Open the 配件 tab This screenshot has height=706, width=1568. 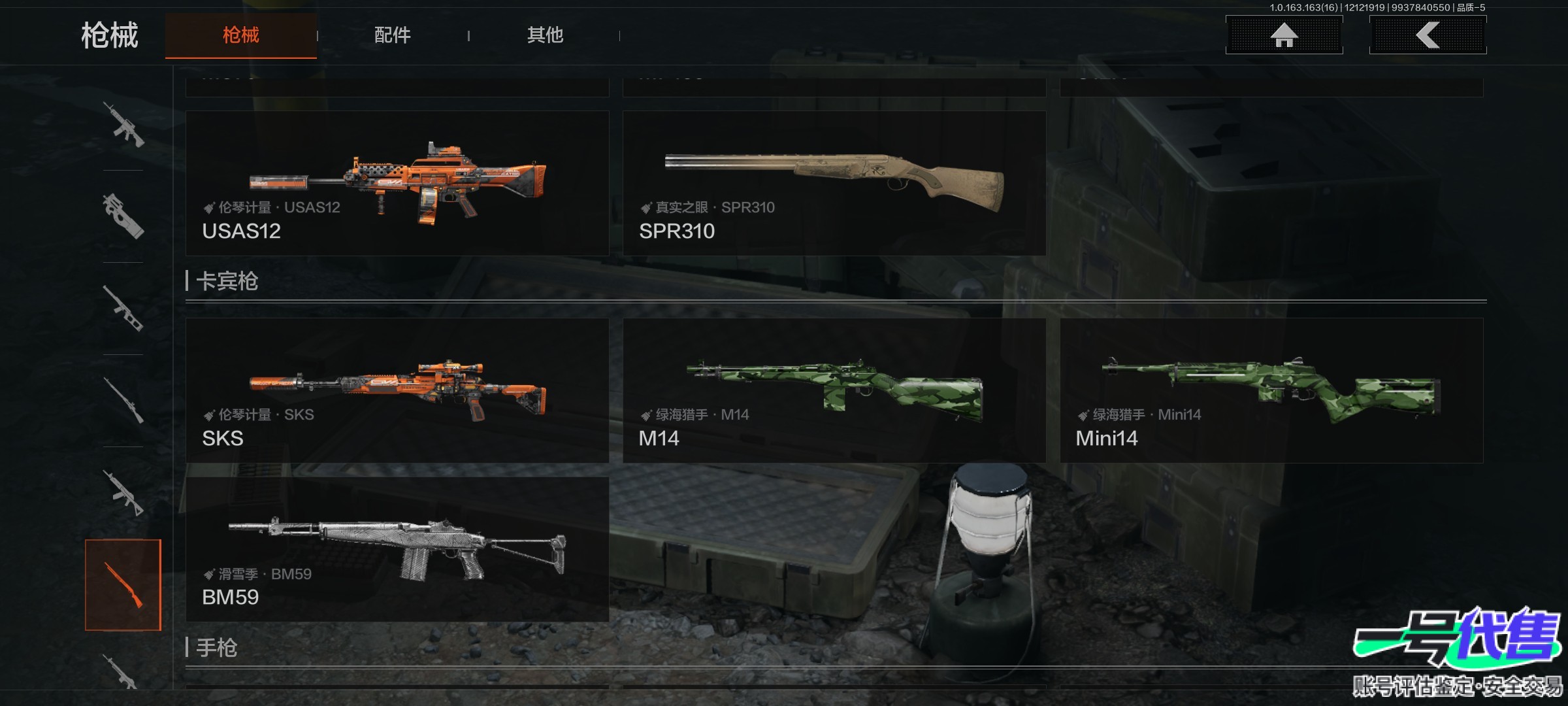pos(392,35)
